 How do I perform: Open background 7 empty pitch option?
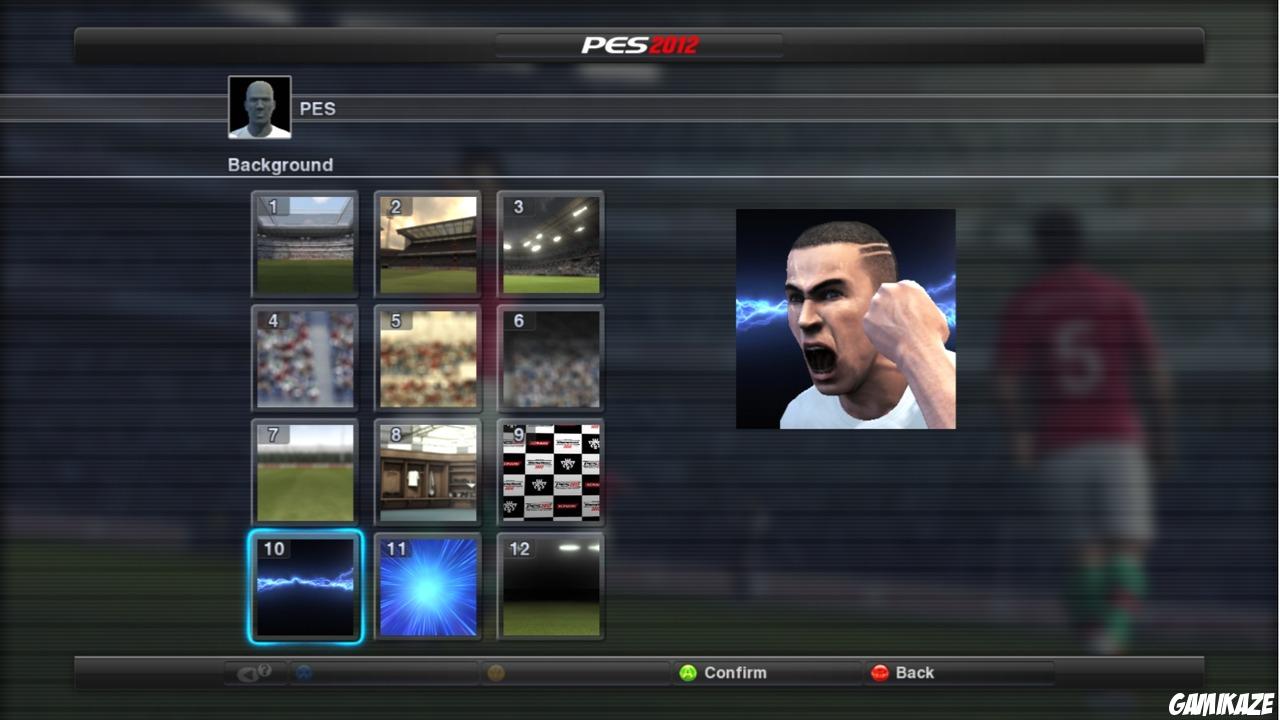pos(304,473)
